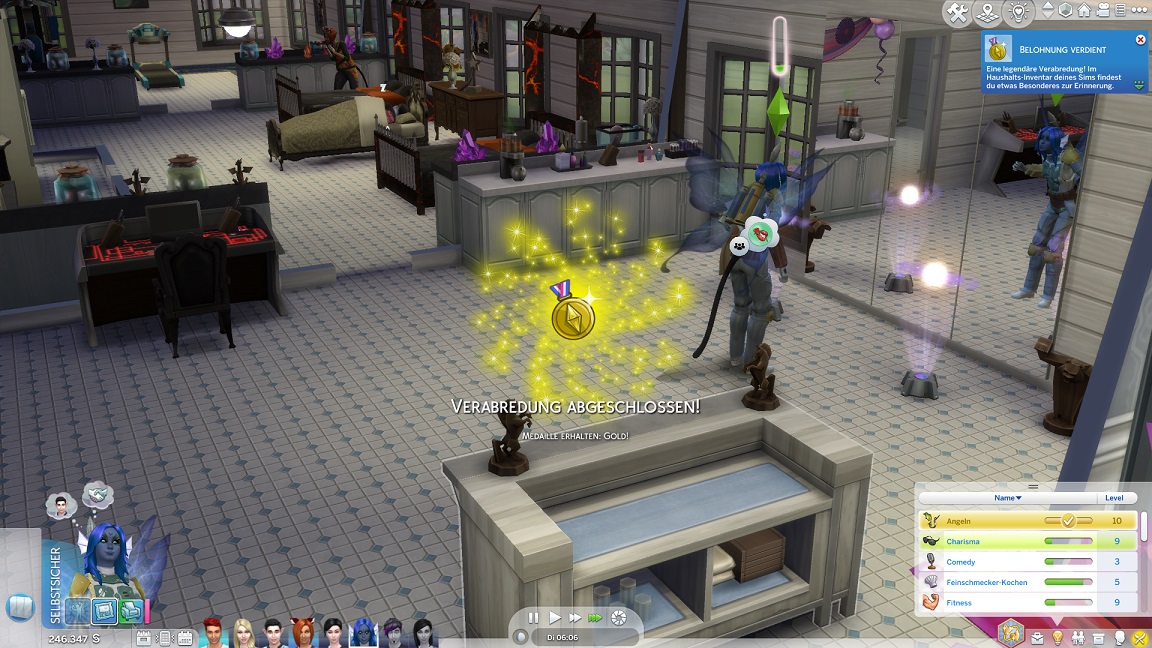Switch to the blonde female Sim portrait

click(244, 632)
